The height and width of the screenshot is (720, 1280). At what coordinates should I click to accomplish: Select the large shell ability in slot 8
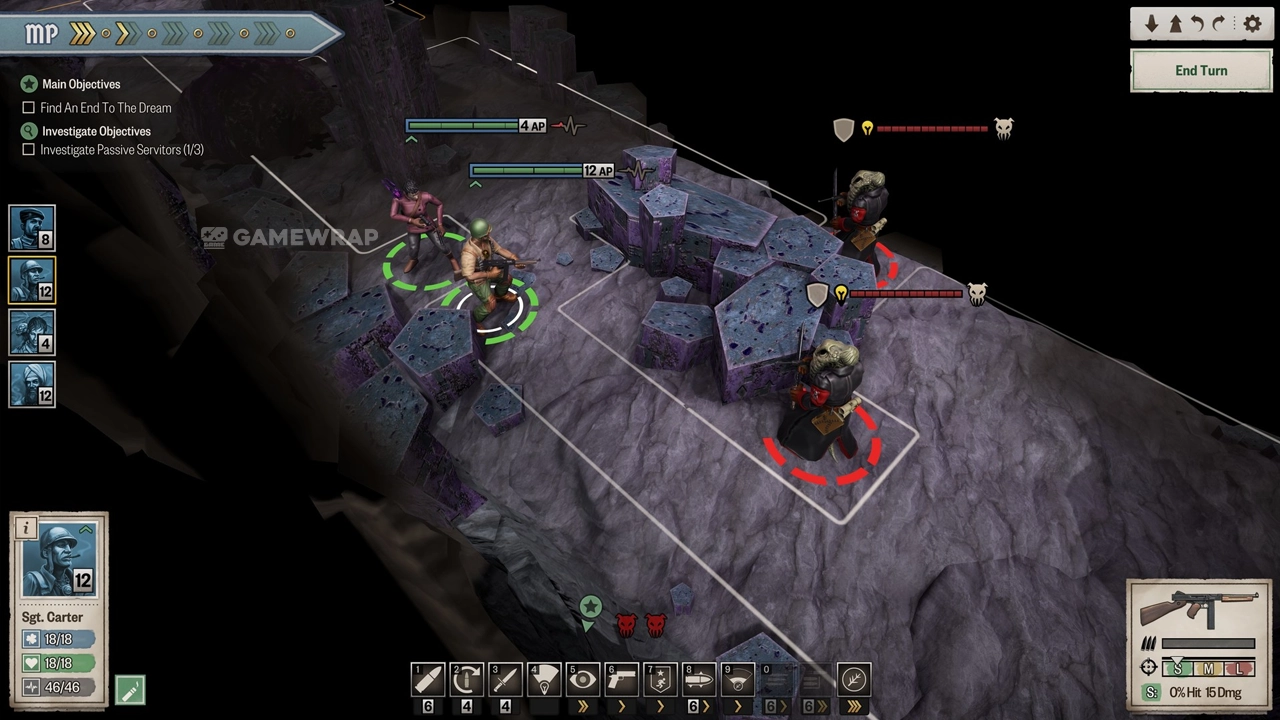coord(699,680)
